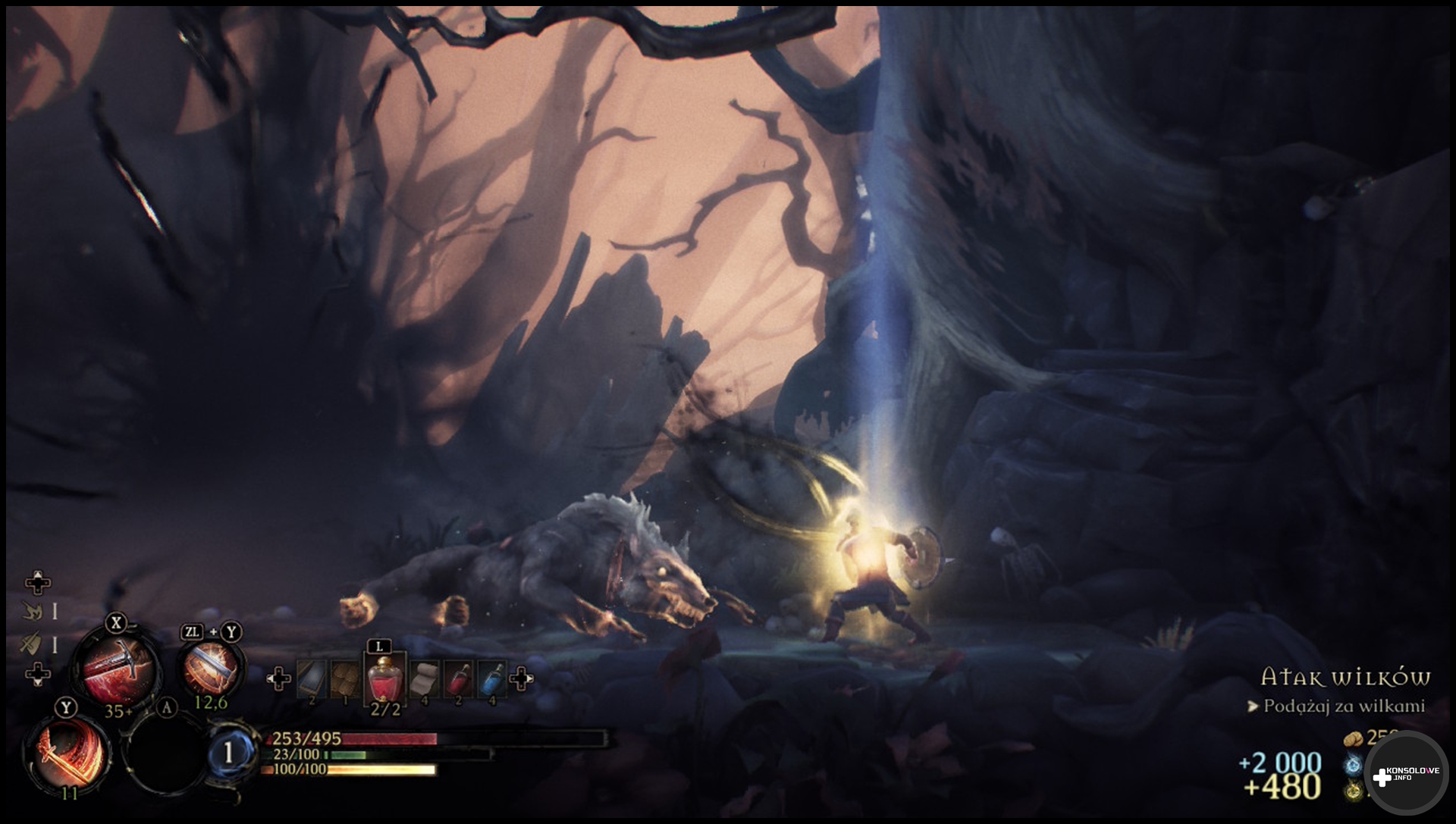Screen dimensions: 1456x824
Task: Select the dark blue slab item slot
Action: pos(312,679)
